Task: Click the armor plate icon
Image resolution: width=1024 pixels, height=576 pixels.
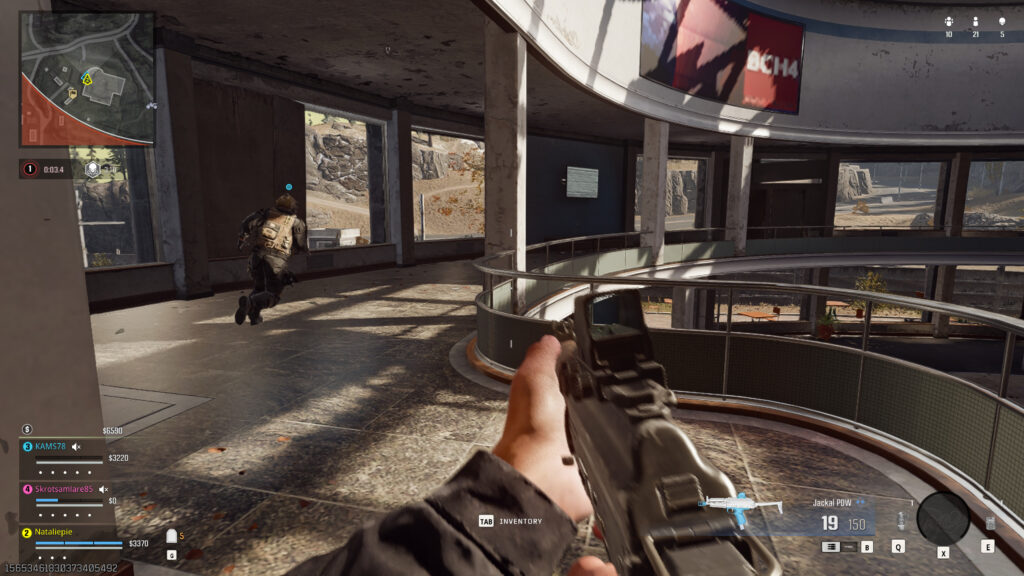Action: tap(171, 536)
